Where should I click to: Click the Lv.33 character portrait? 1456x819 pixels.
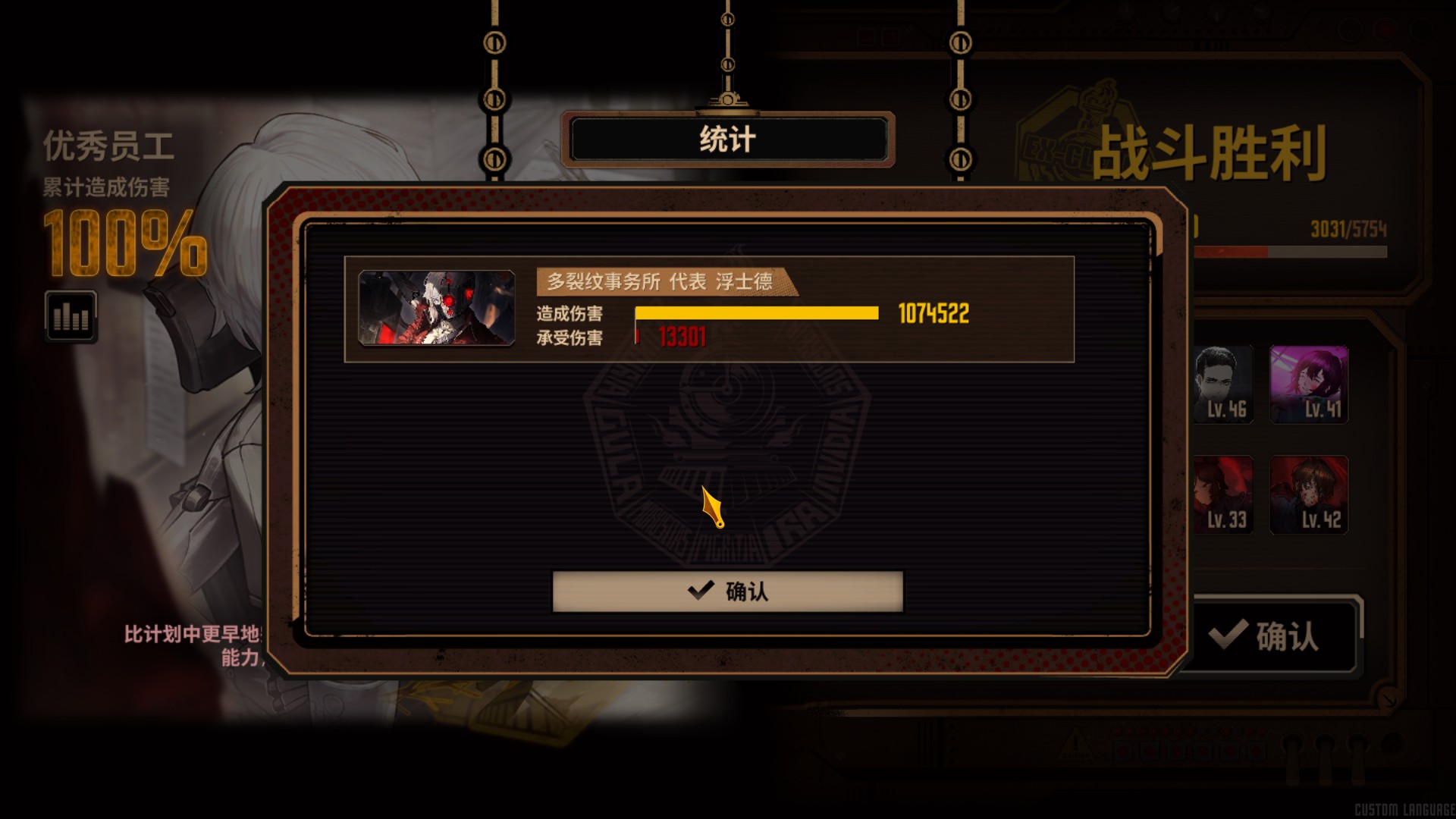coord(1222,495)
